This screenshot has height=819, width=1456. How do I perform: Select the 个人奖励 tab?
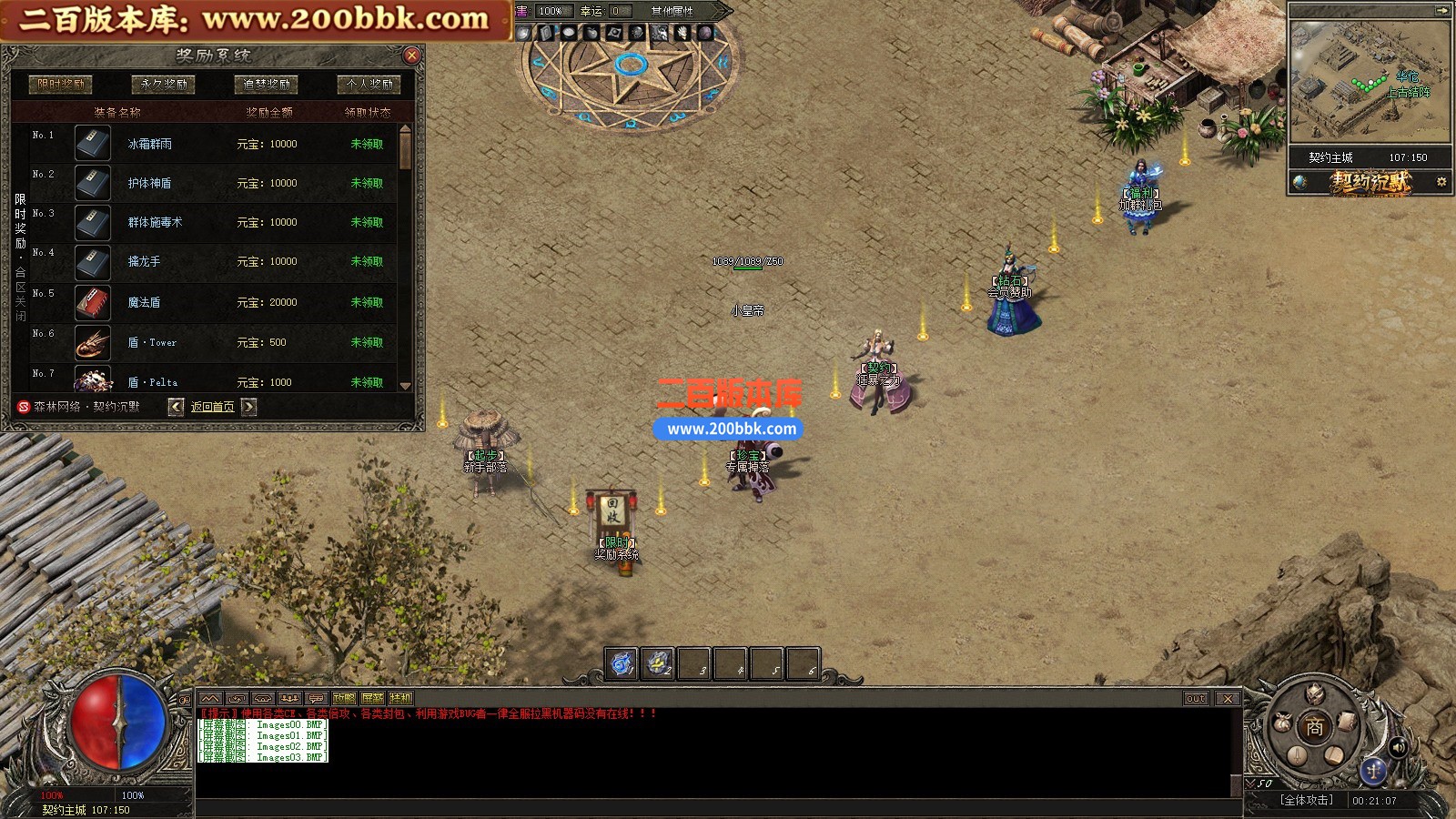[369, 84]
